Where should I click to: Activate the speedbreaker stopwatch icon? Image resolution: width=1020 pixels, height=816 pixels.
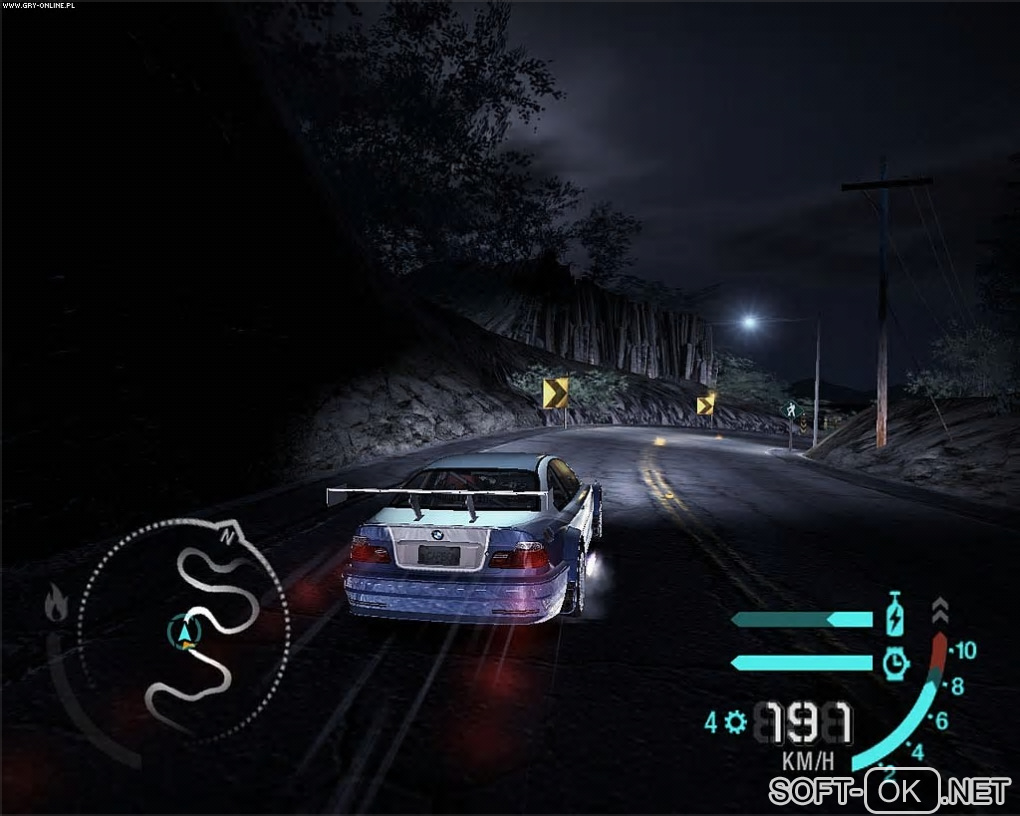pyautogui.click(x=896, y=661)
